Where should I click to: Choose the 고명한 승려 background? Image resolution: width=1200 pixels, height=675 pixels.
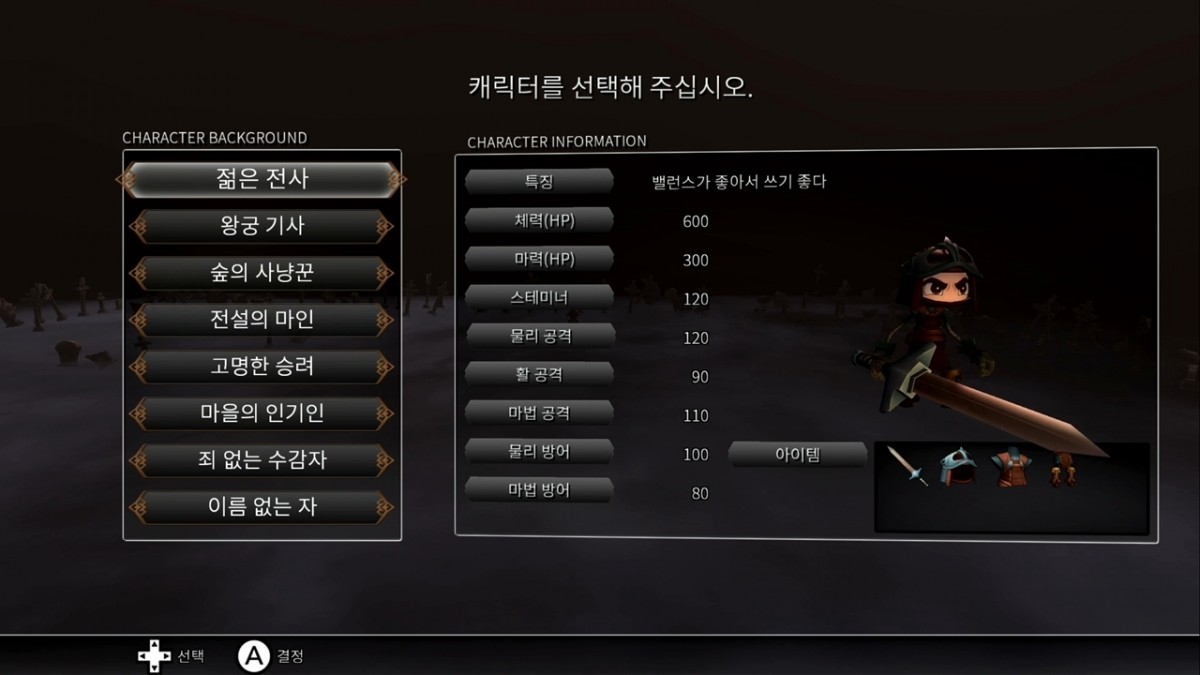(x=262, y=366)
